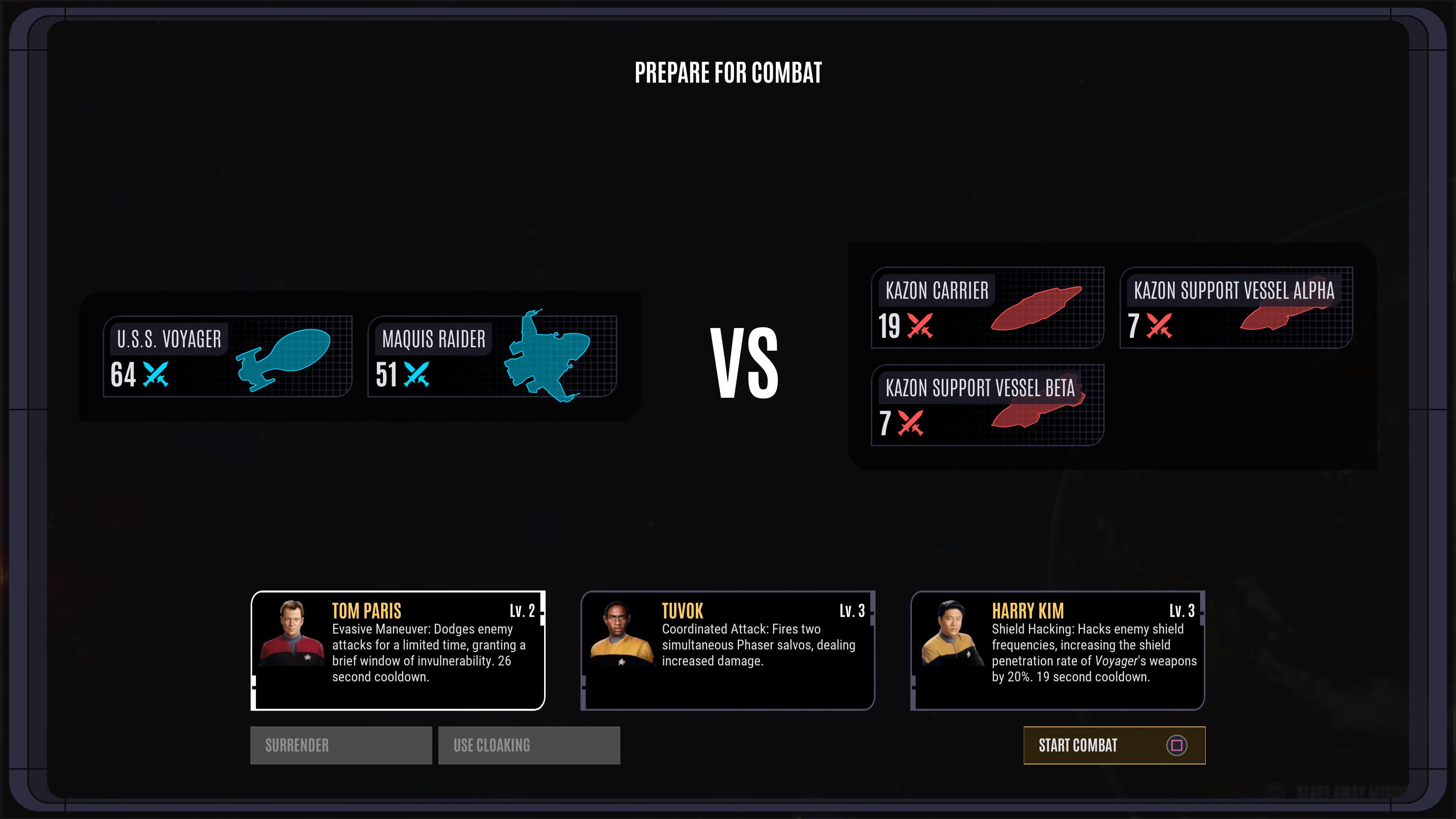Choose the Surrender option
The width and height of the screenshot is (1456, 819).
click(341, 745)
